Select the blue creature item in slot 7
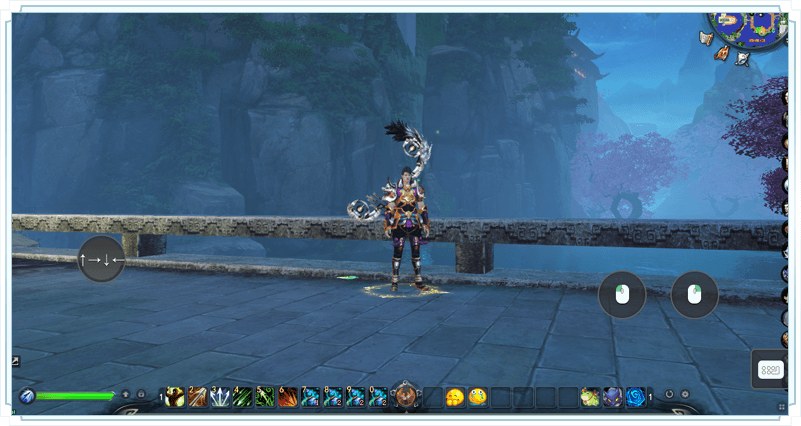Viewport: 801px width, 426px height. tap(310, 397)
